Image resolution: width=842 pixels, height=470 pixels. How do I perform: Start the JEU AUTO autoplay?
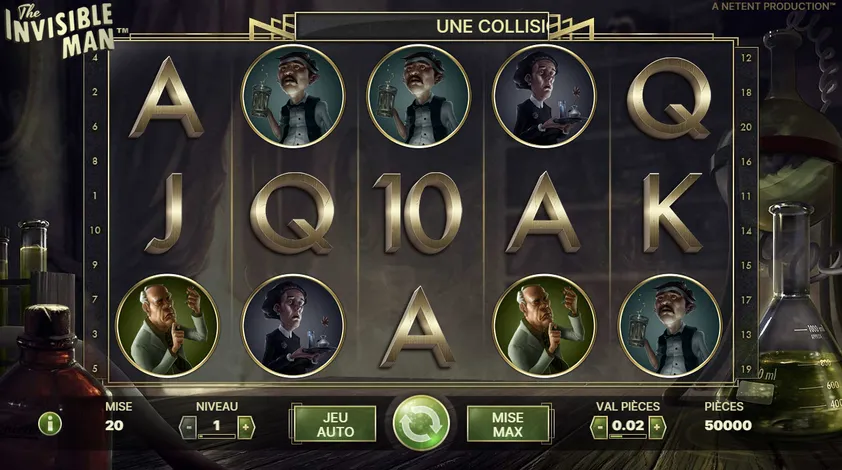[334, 424]
